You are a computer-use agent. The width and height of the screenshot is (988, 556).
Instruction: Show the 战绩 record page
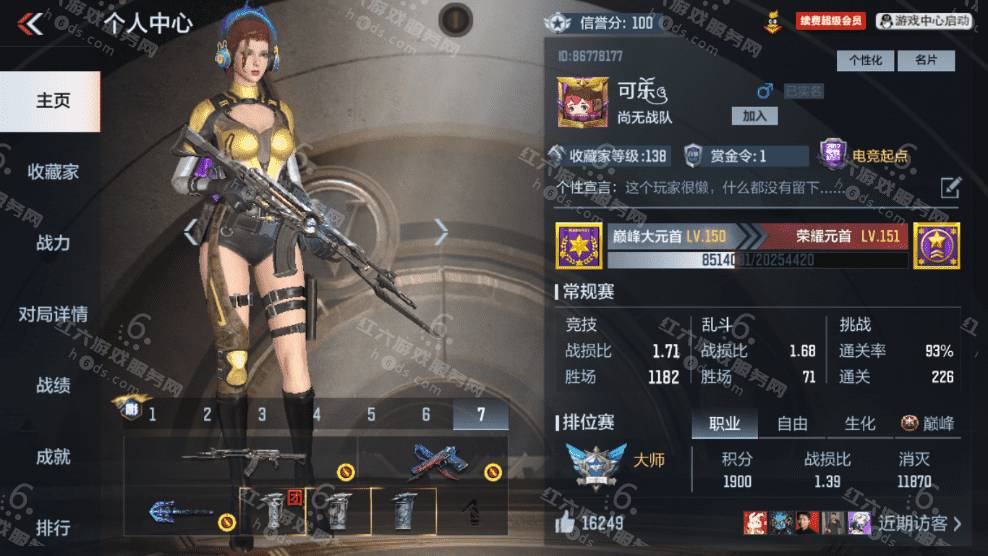click(52, 385)
